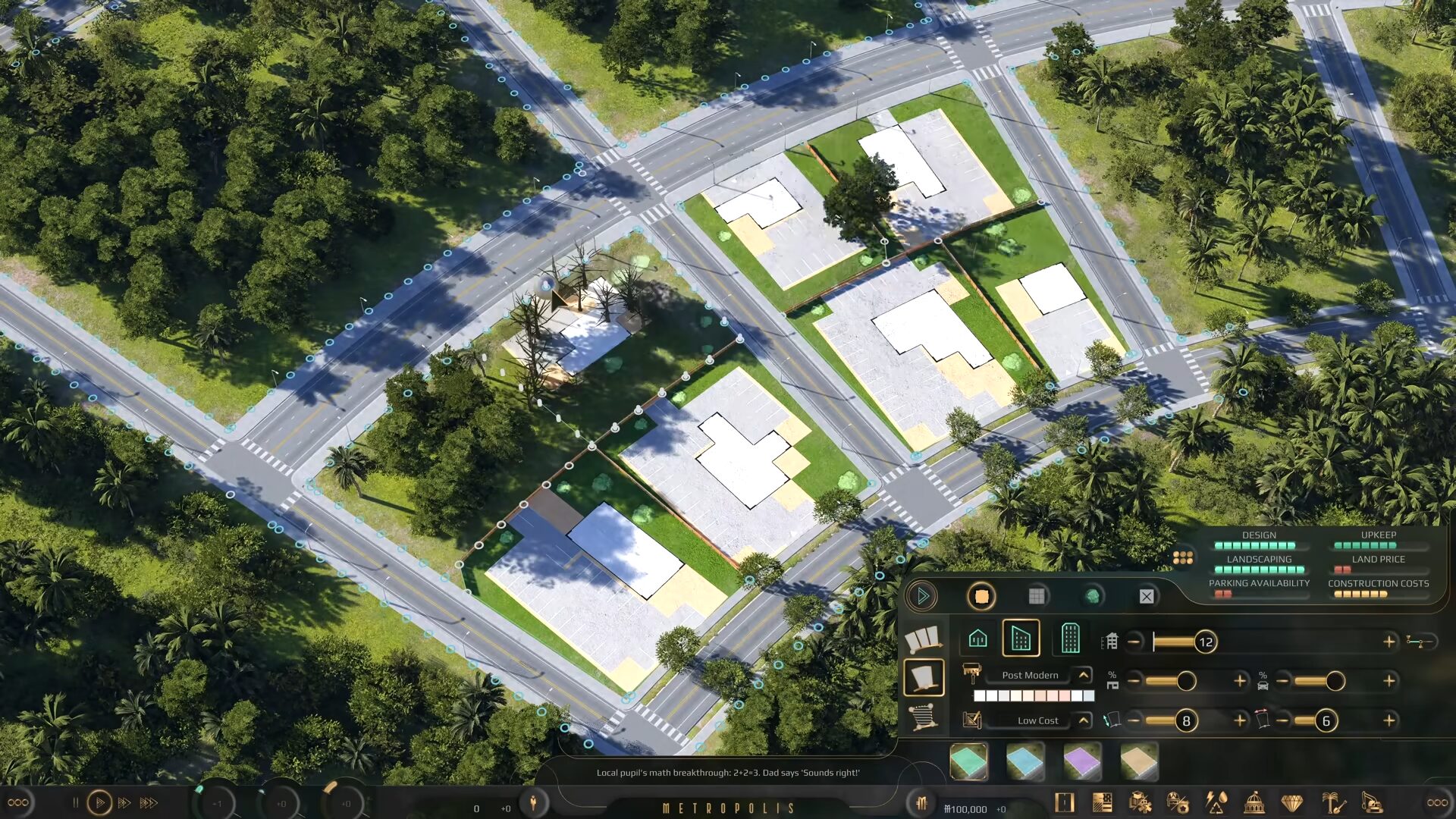The image size is (1456, 819).
Task: Play game at normal speed
Action: [99, 802]
